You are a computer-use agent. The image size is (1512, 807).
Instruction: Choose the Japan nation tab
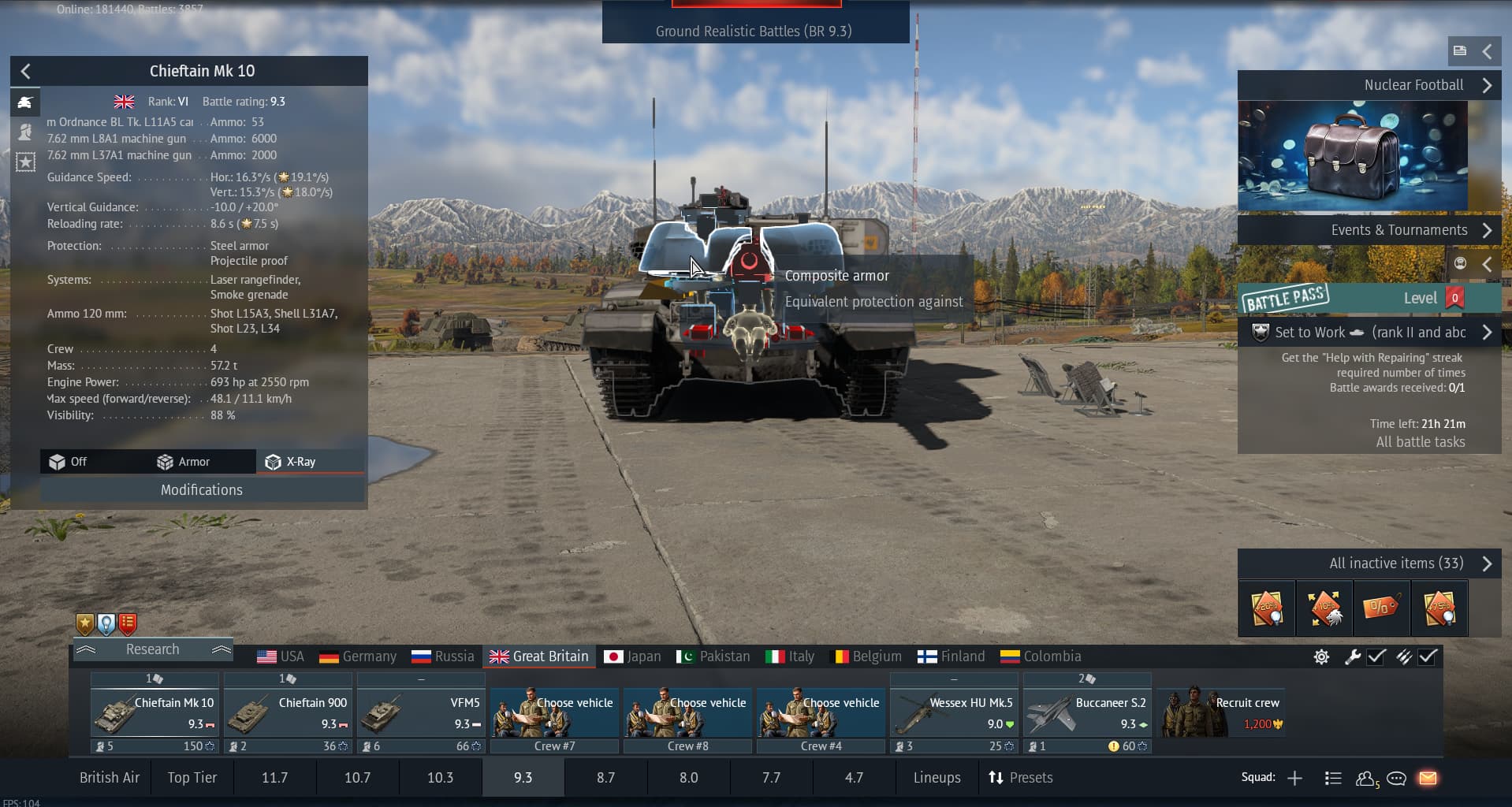632,656
